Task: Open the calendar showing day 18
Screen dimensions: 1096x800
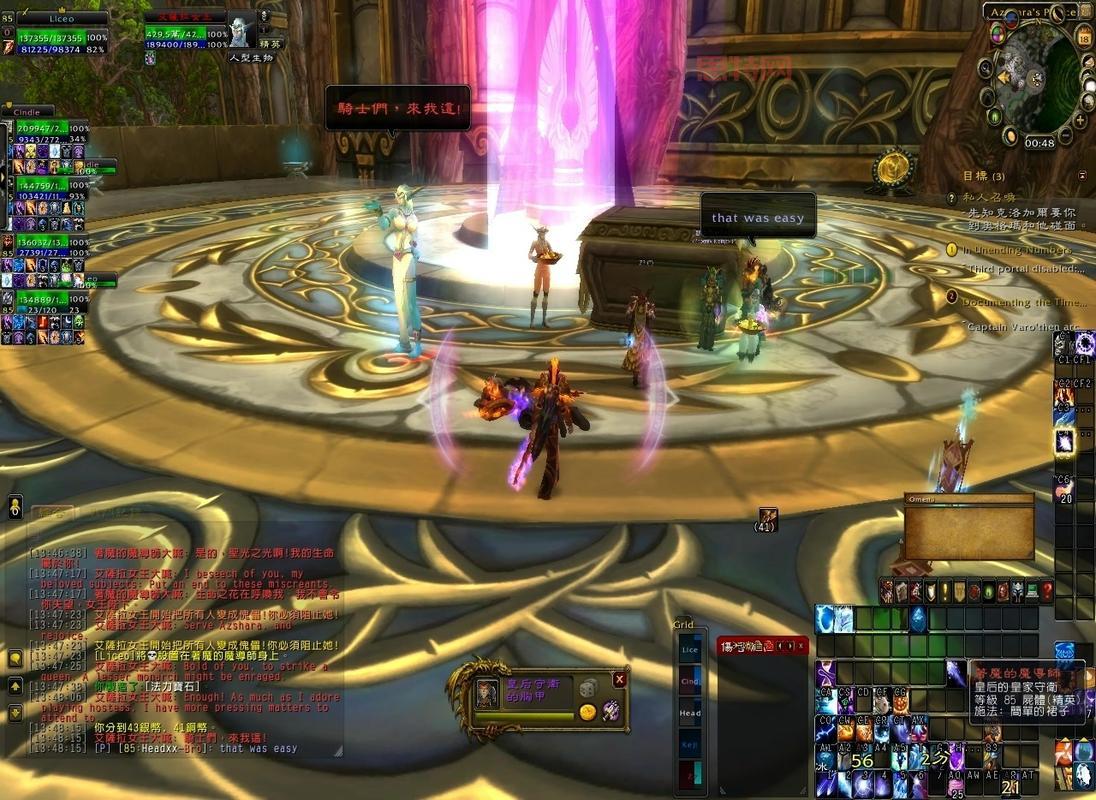Action: (x=1084, y=39)
